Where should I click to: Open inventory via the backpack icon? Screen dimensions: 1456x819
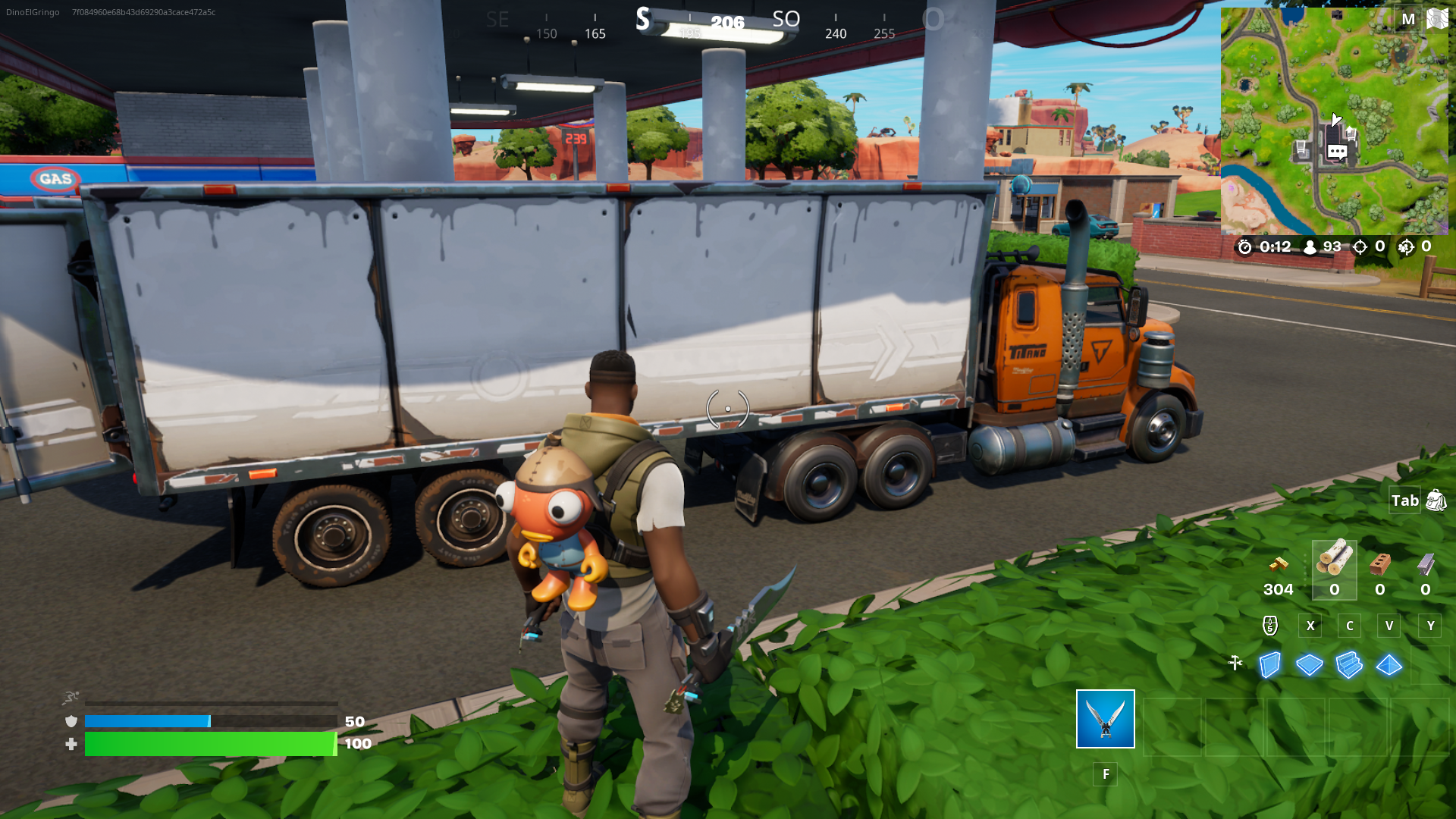pyautogui.click(x=1436, y=500)
